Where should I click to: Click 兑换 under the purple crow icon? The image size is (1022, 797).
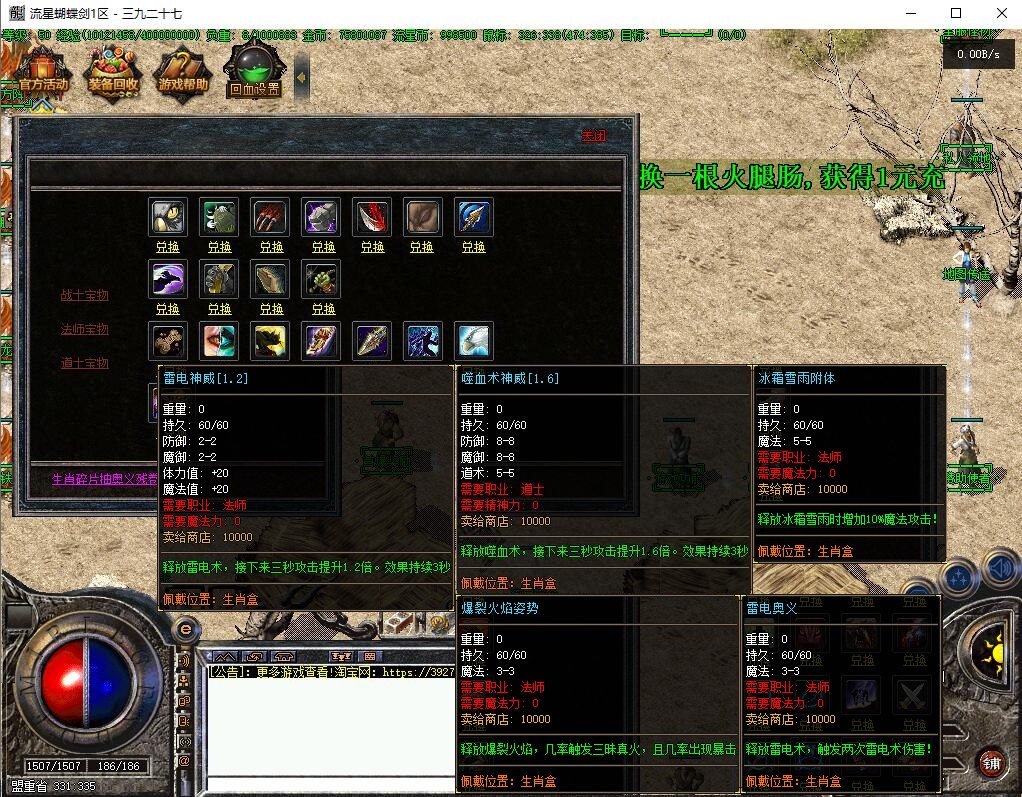tap(168, 309)
